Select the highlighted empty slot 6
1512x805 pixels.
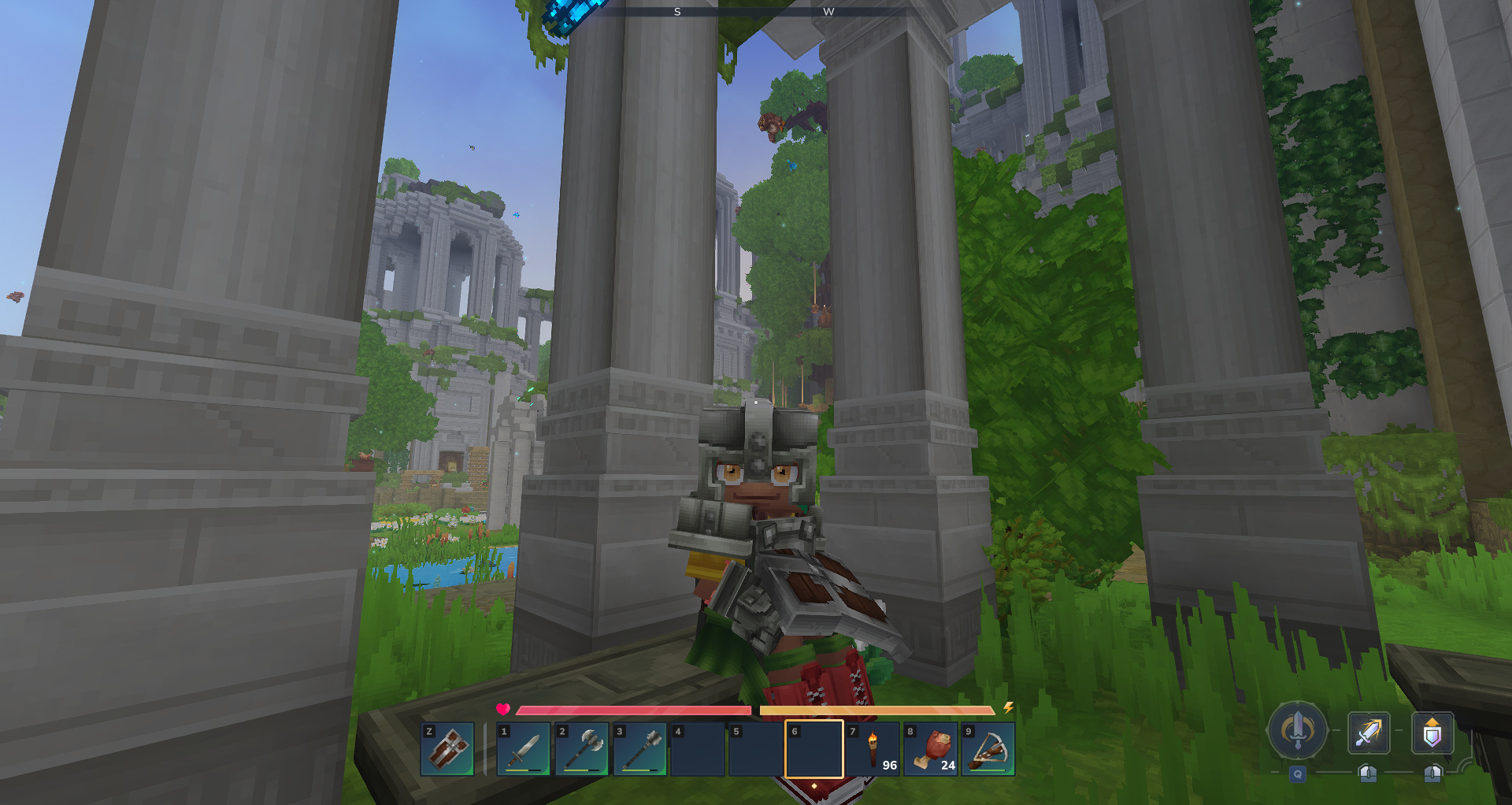pyautogui.click(x=814, y=749)
